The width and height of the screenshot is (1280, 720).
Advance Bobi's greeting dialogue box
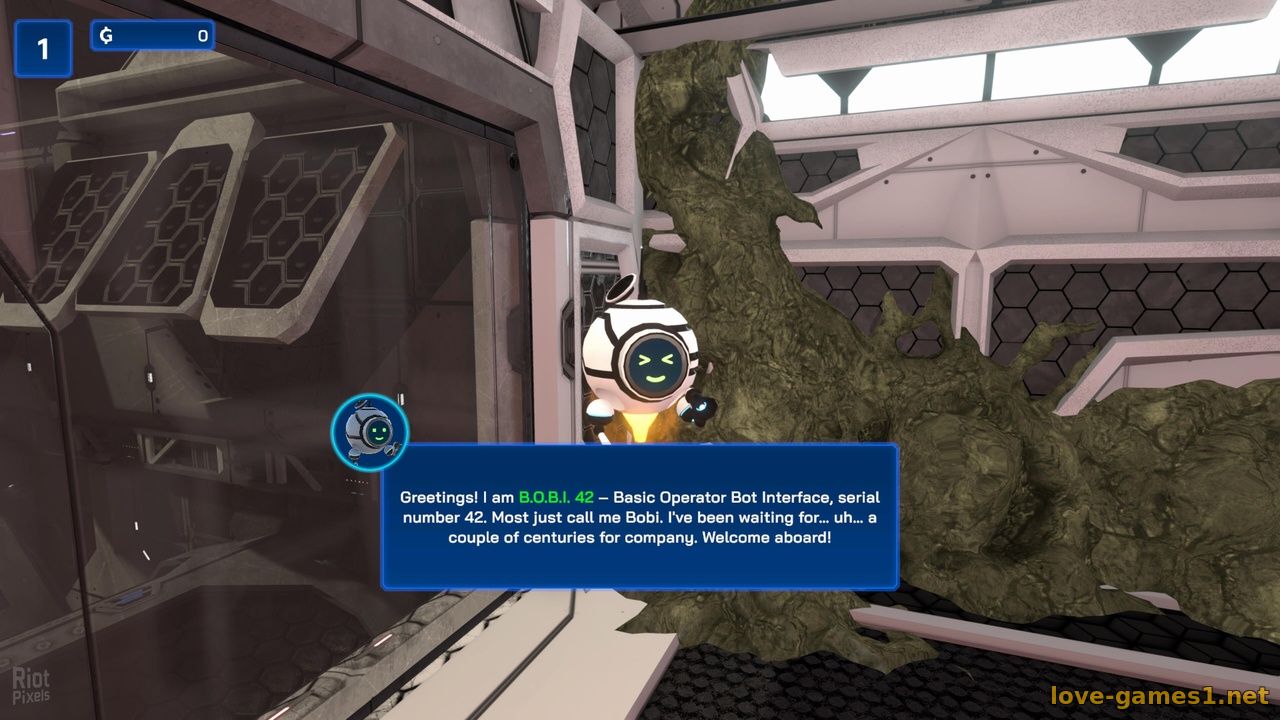coord(640,516)
